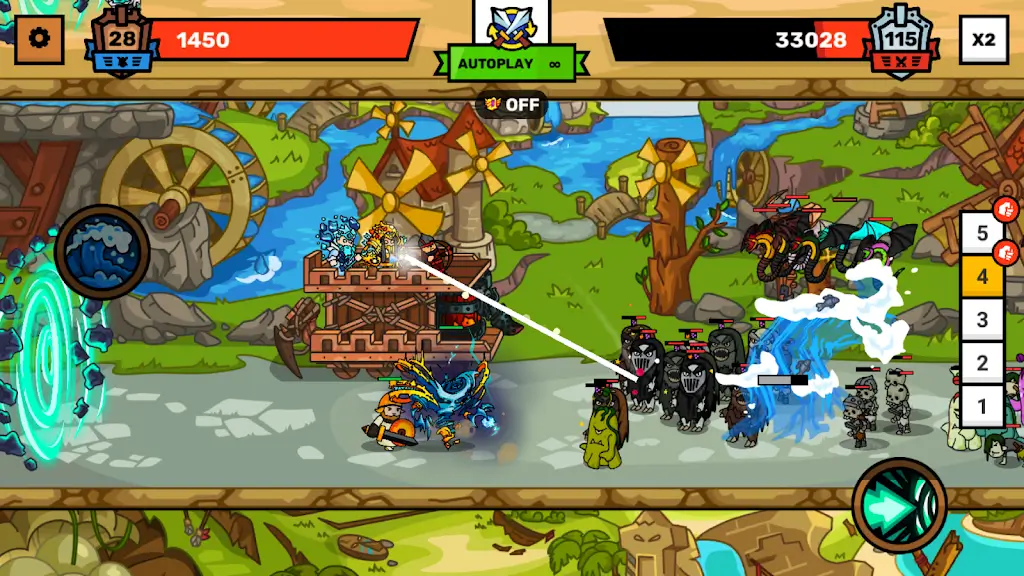Viewport: 1024px width, 576px height.
Task: Select highlighted wave number 4
Action: [982, 276]
